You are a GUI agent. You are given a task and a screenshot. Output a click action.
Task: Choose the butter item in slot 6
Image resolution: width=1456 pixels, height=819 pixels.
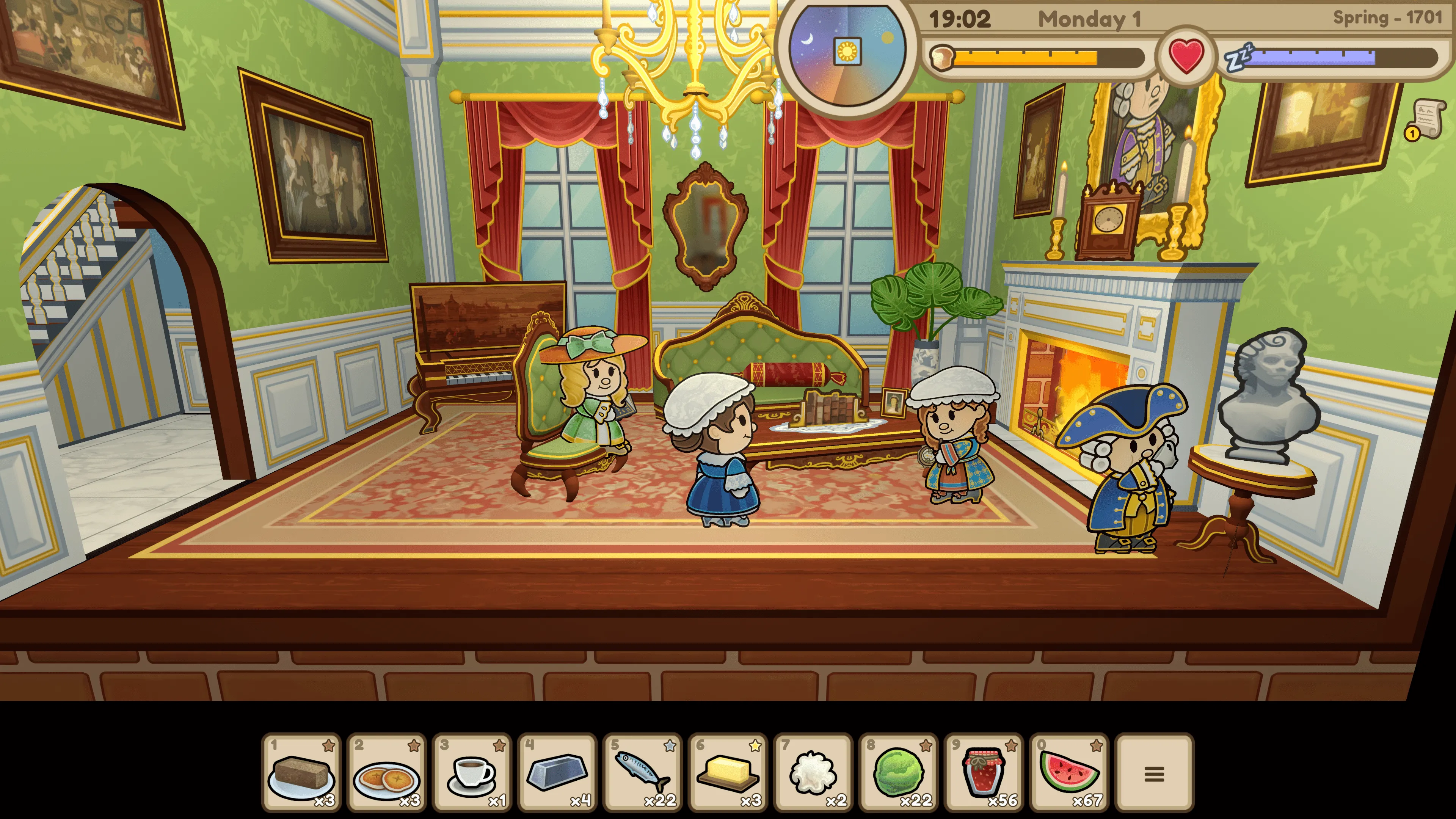tap(728, 772)
